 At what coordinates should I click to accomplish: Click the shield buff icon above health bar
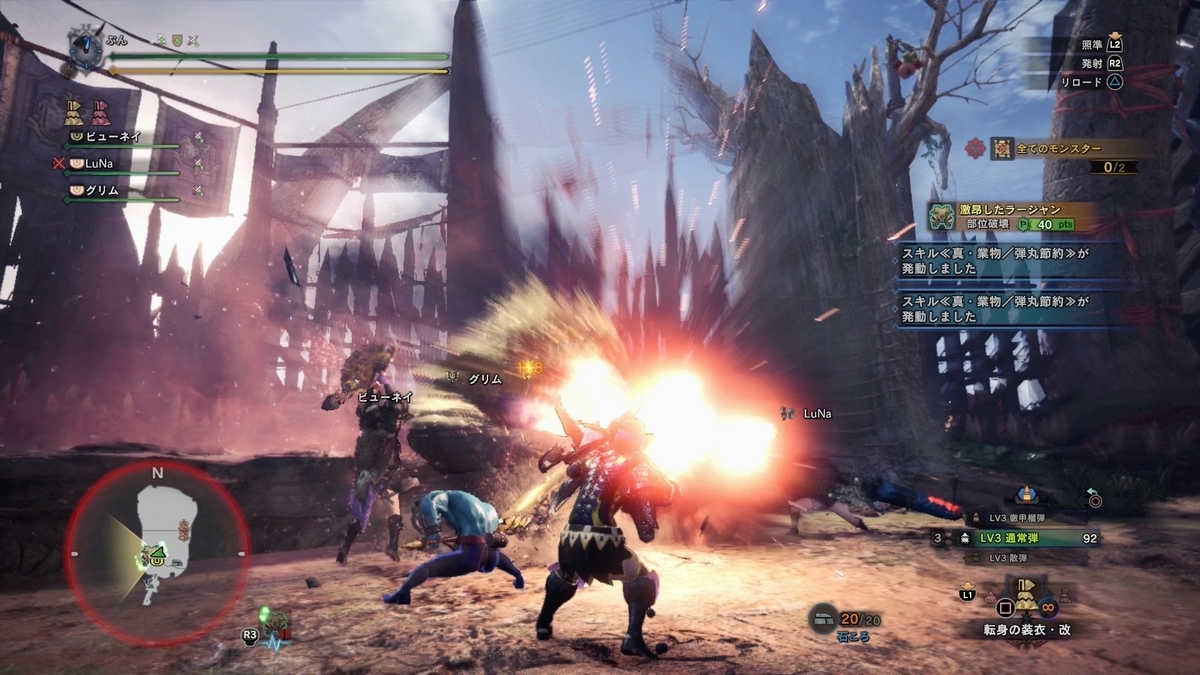point(176,40)
